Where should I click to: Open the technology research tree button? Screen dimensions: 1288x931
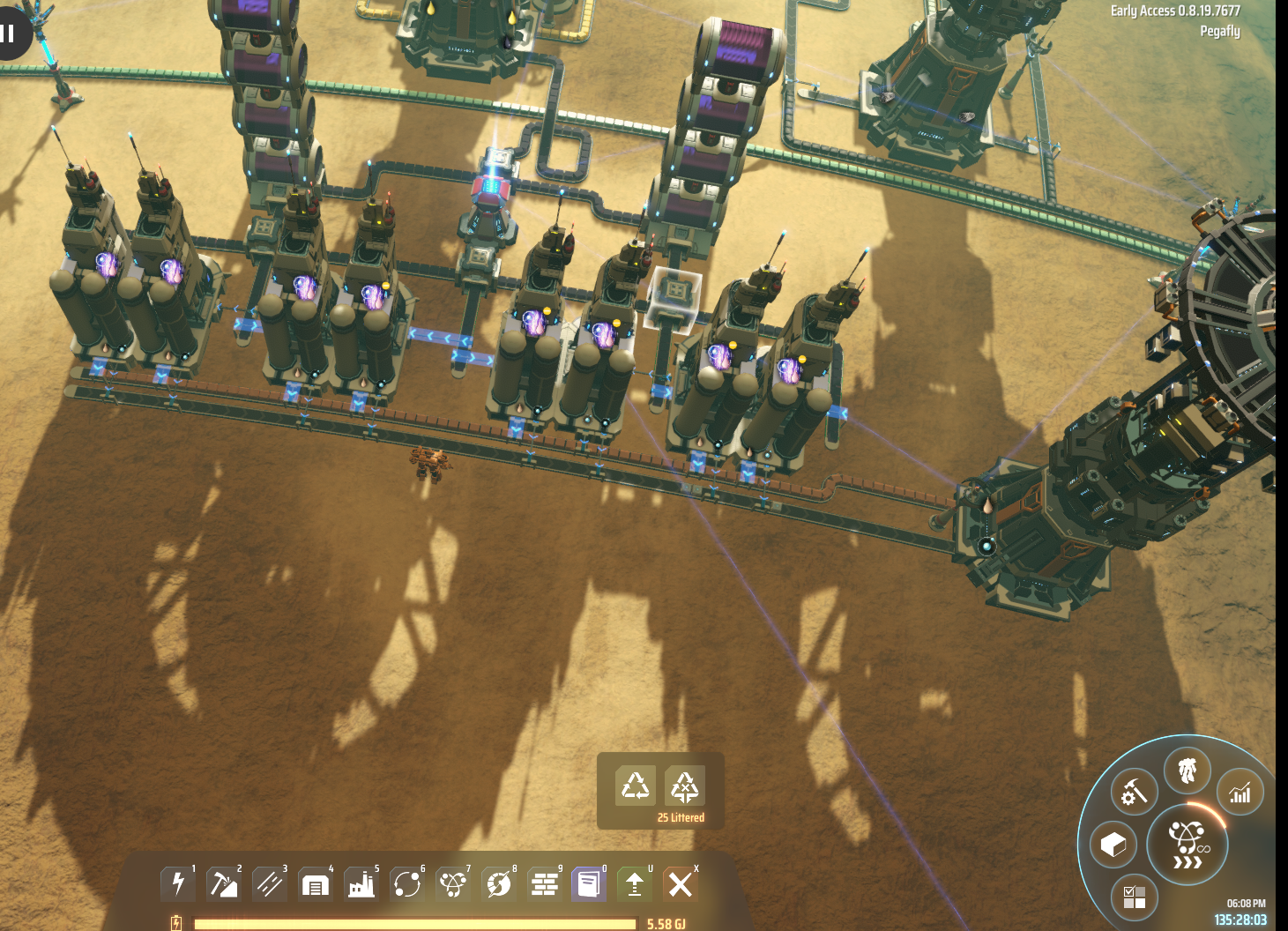(x=1187, y=845)
